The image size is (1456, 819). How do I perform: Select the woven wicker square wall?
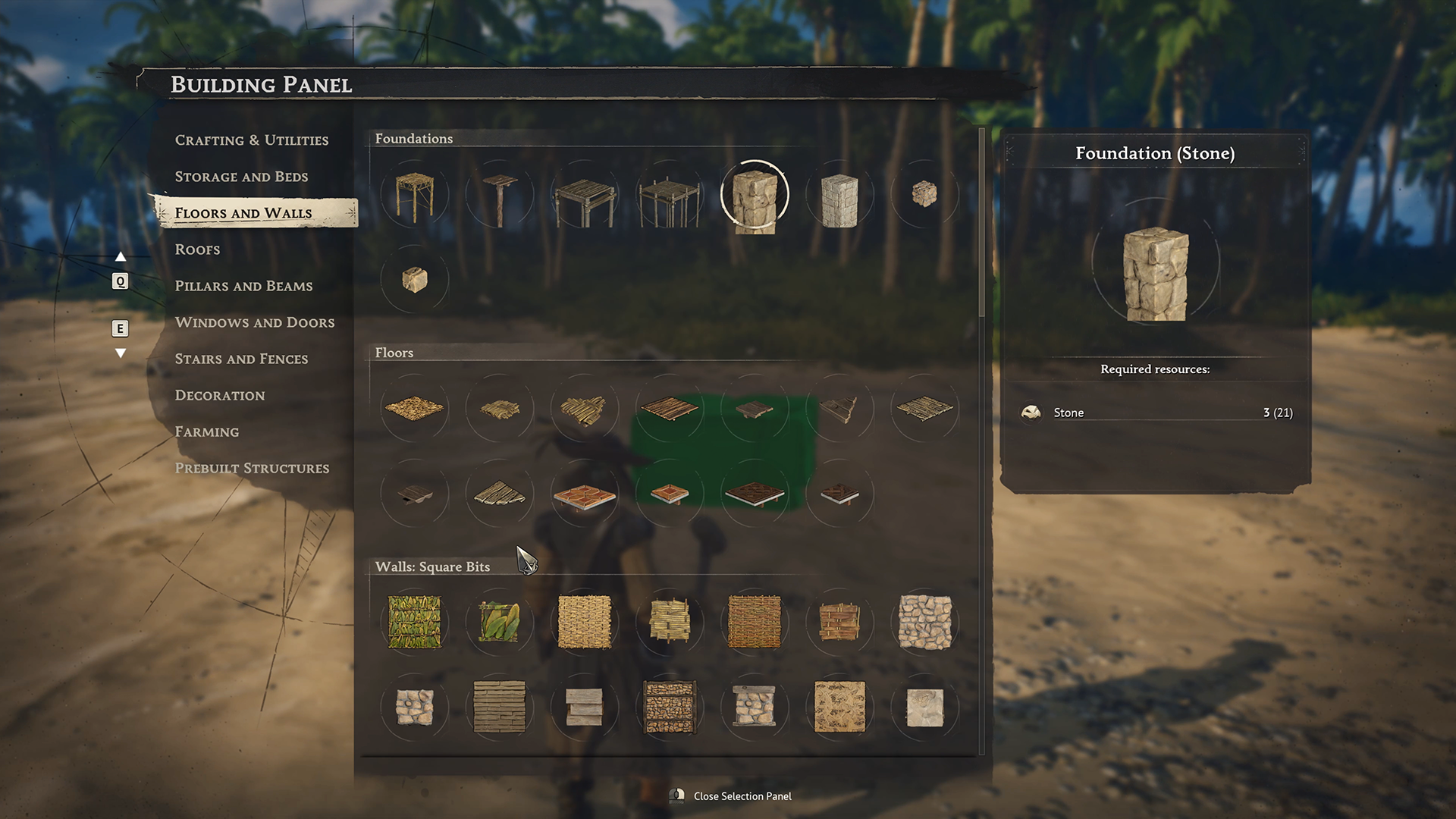coord(585,622)
